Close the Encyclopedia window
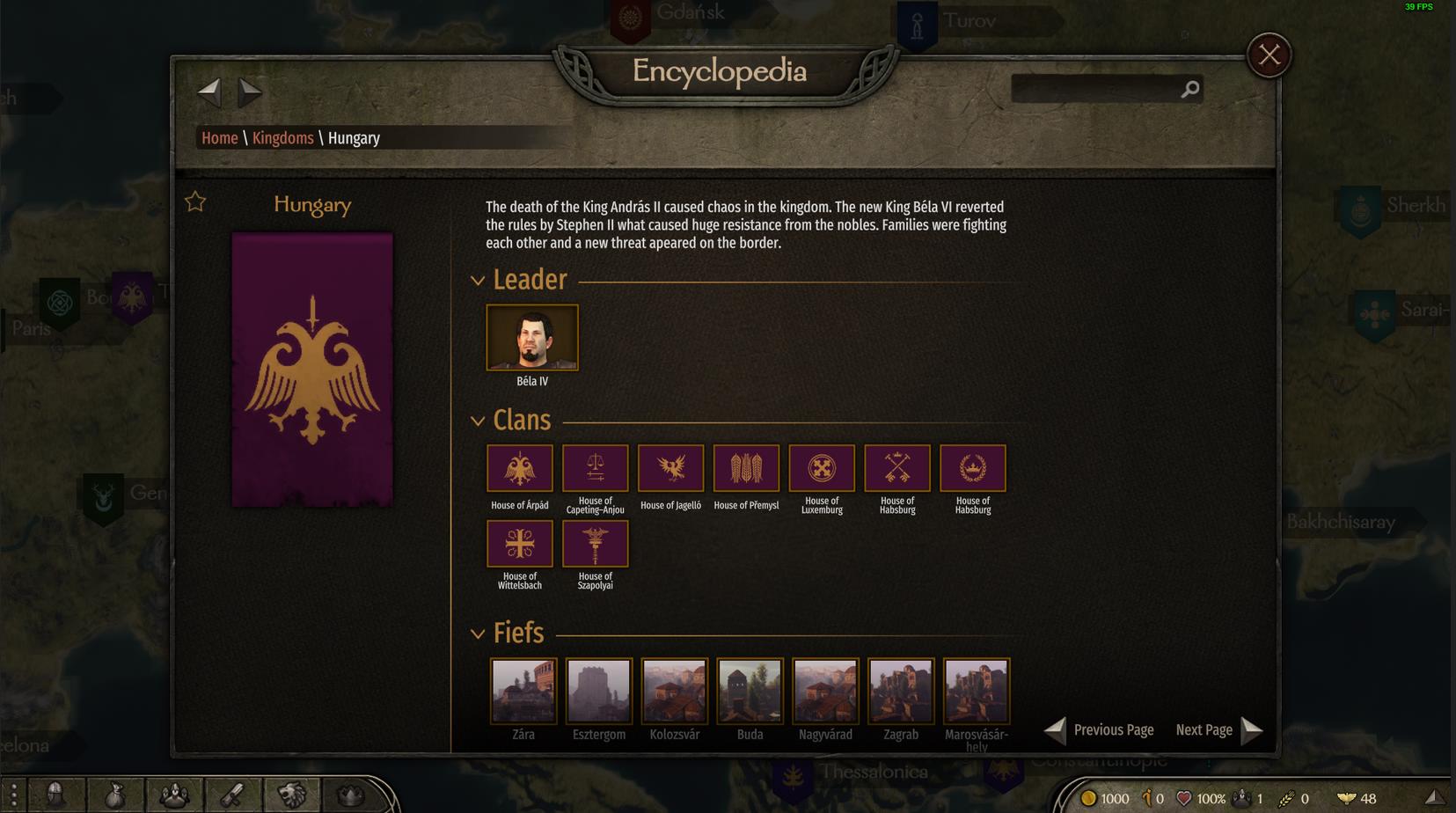The width and height of the screenshot is (1456, 813). [1269, 55]
